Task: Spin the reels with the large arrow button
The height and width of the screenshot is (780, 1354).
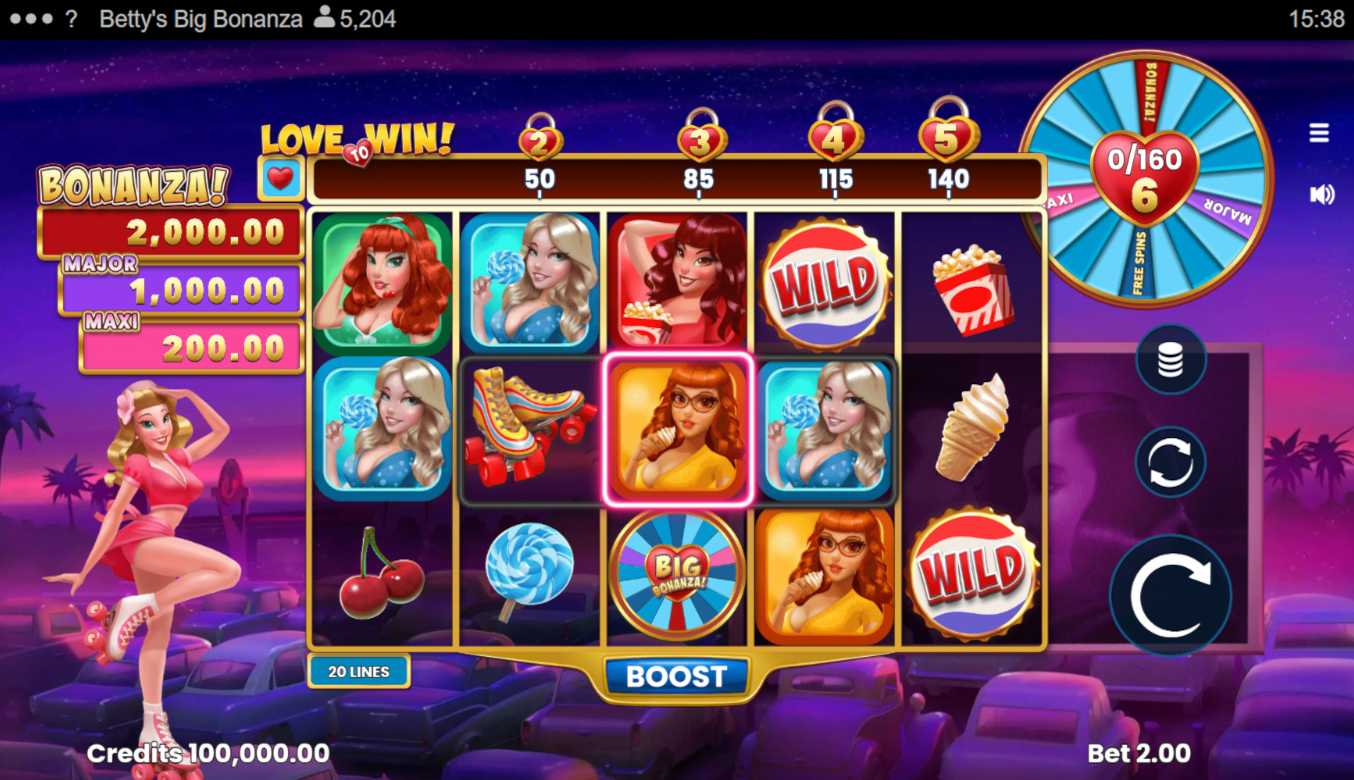Action: click(1170, 595)
